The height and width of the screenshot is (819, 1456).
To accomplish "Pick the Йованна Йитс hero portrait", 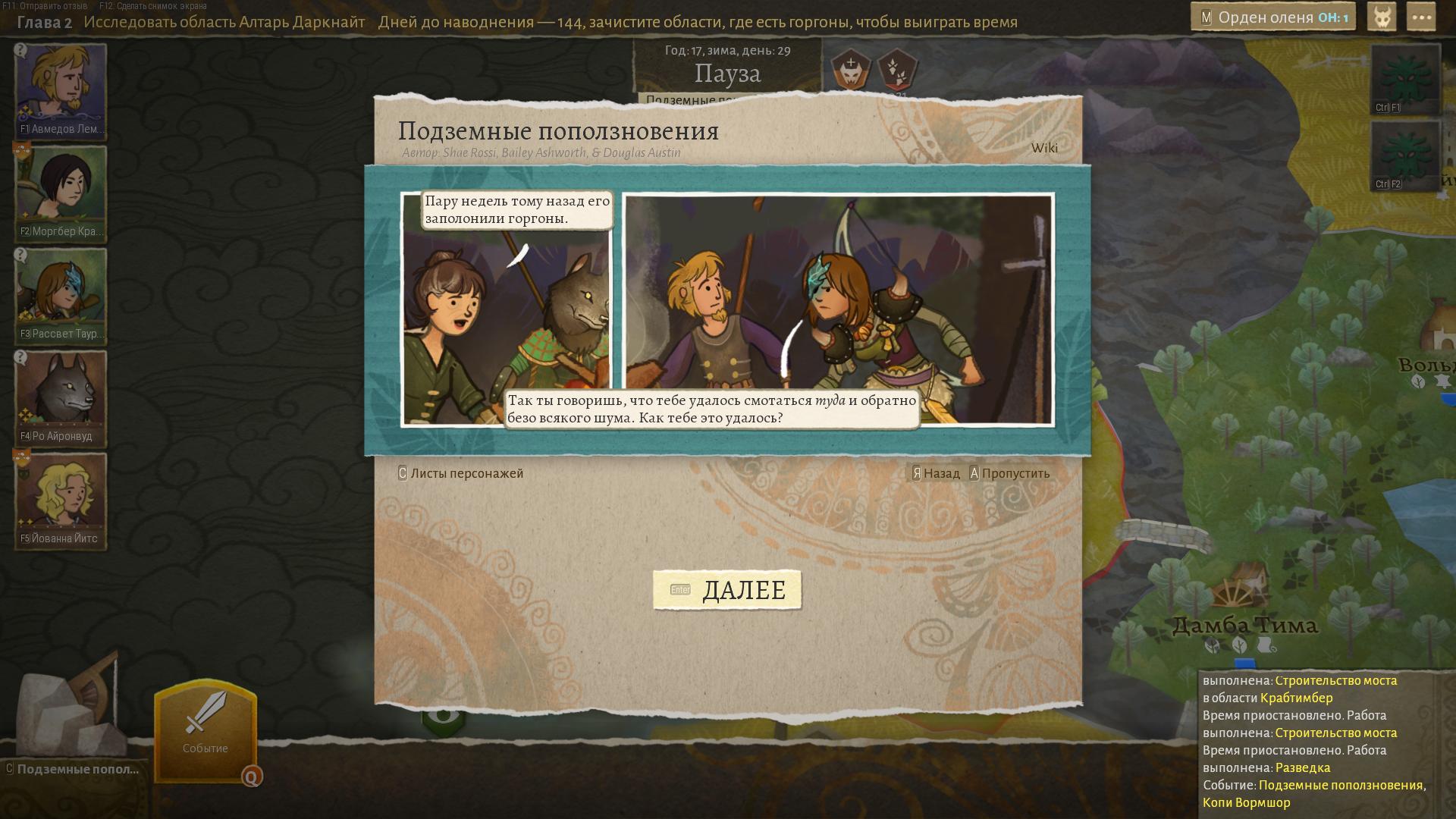I will (61, 499).
